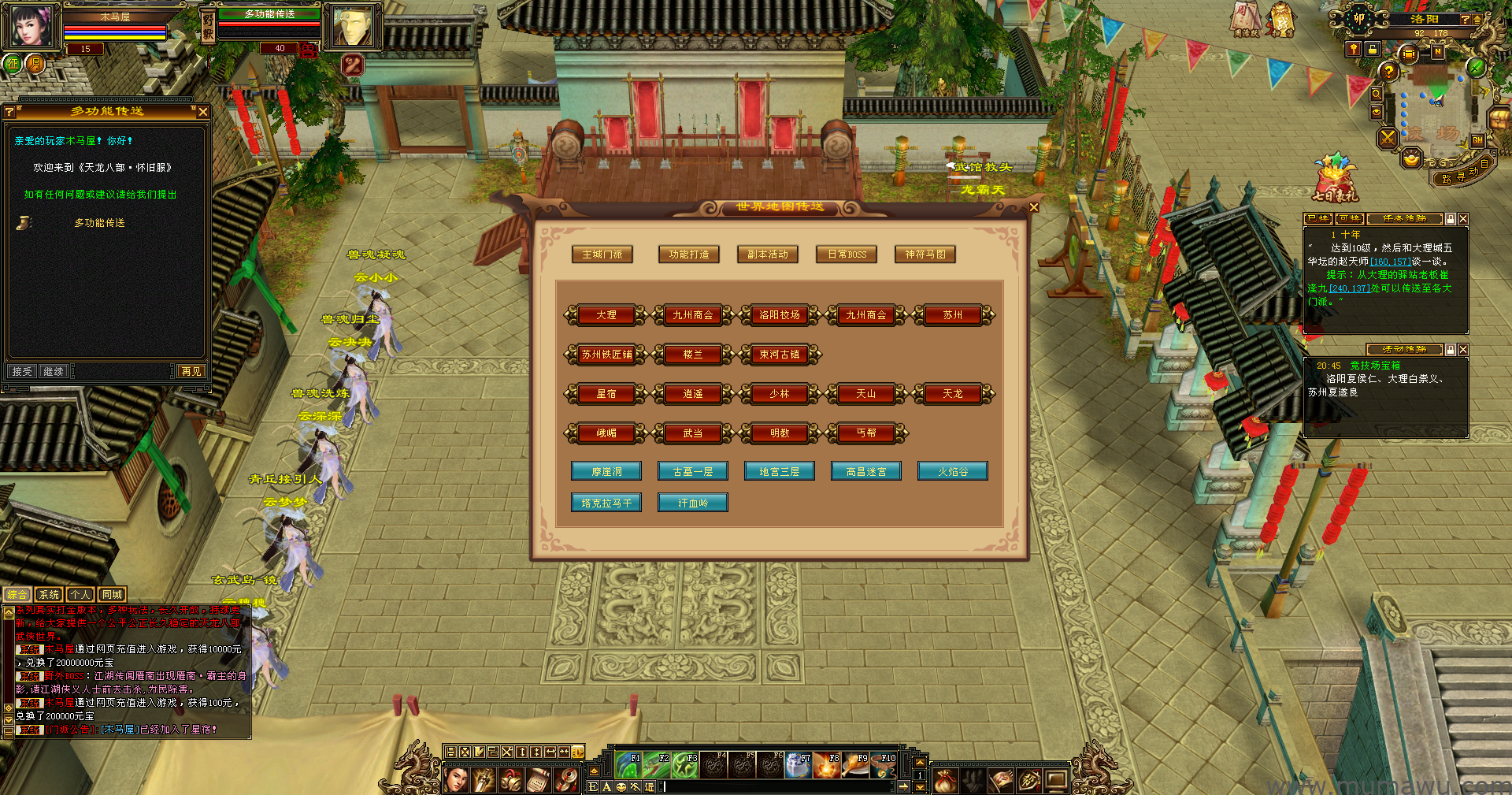Switch chat to the 系统 channel
This screenshot has width=1512, height=795.
(x=49, y=595)
